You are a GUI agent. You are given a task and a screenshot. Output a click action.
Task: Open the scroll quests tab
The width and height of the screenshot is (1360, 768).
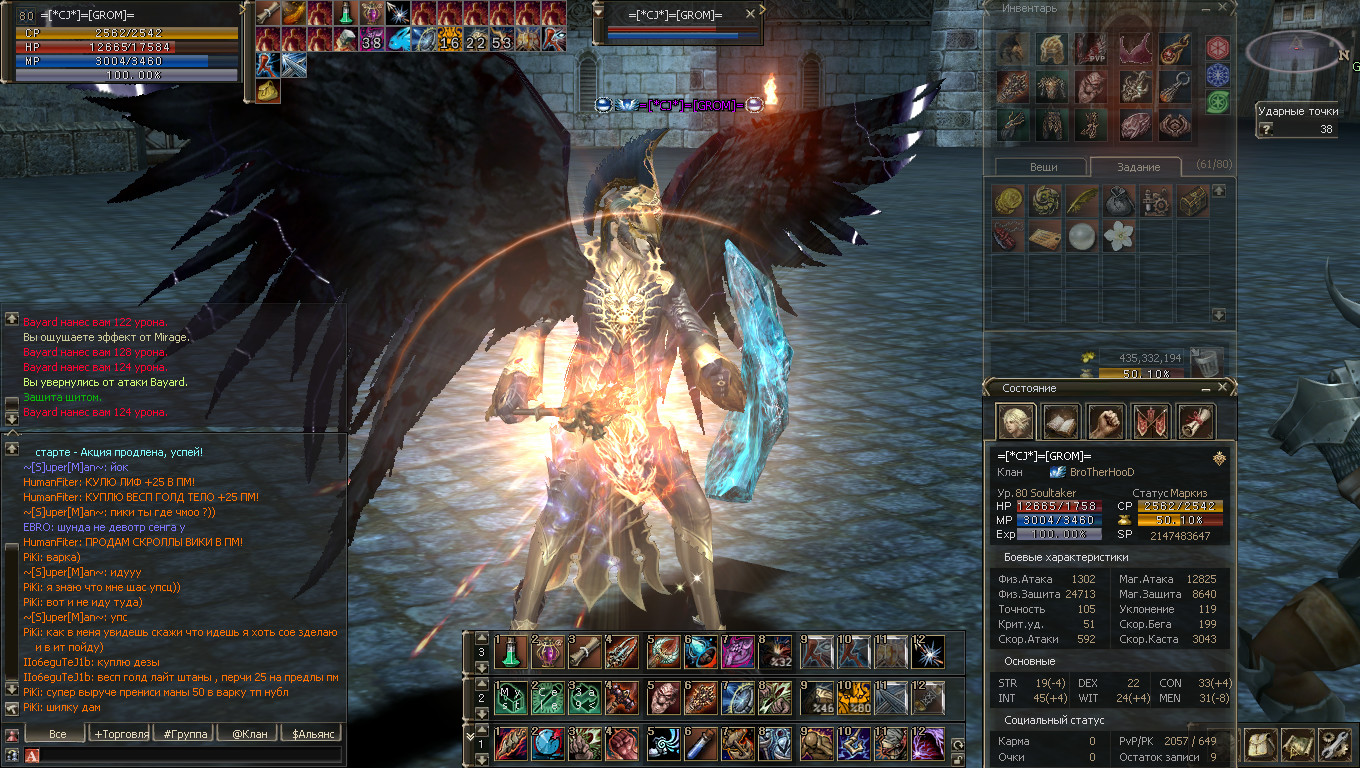pos(1195,422)
